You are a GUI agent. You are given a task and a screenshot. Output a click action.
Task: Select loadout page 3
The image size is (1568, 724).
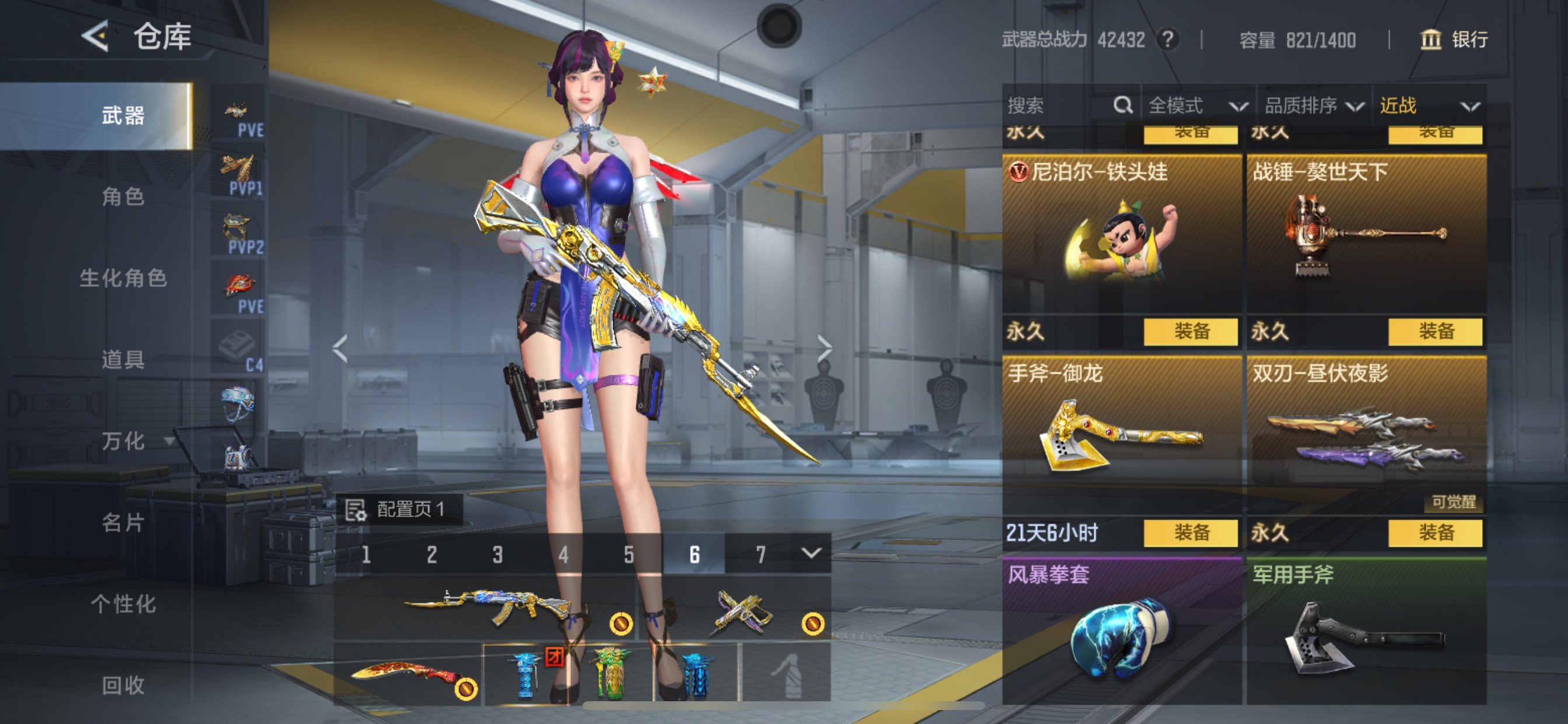(498, 554)
